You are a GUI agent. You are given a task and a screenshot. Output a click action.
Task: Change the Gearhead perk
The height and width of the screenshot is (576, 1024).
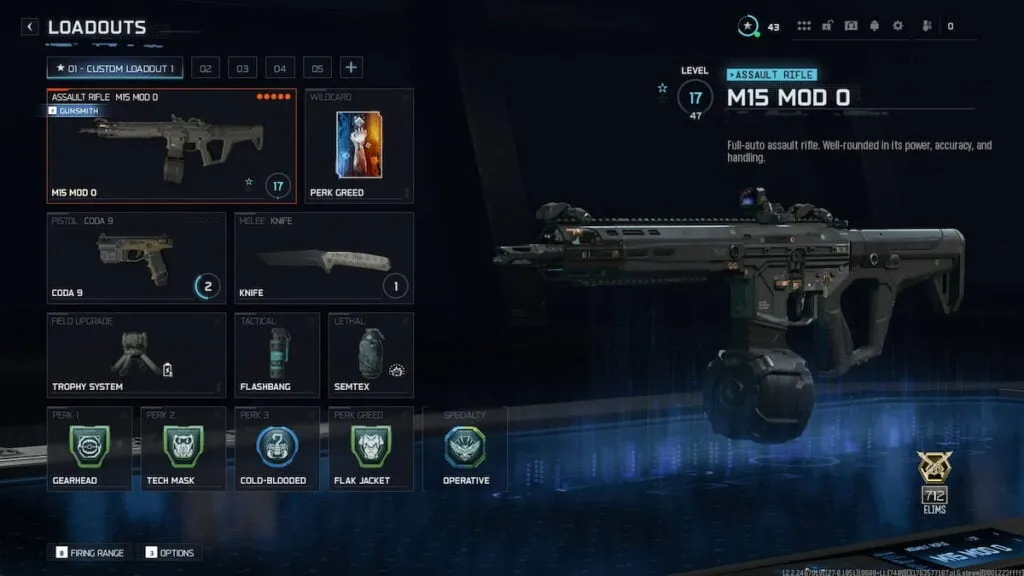pyautogui.click(x=89, y=448)
